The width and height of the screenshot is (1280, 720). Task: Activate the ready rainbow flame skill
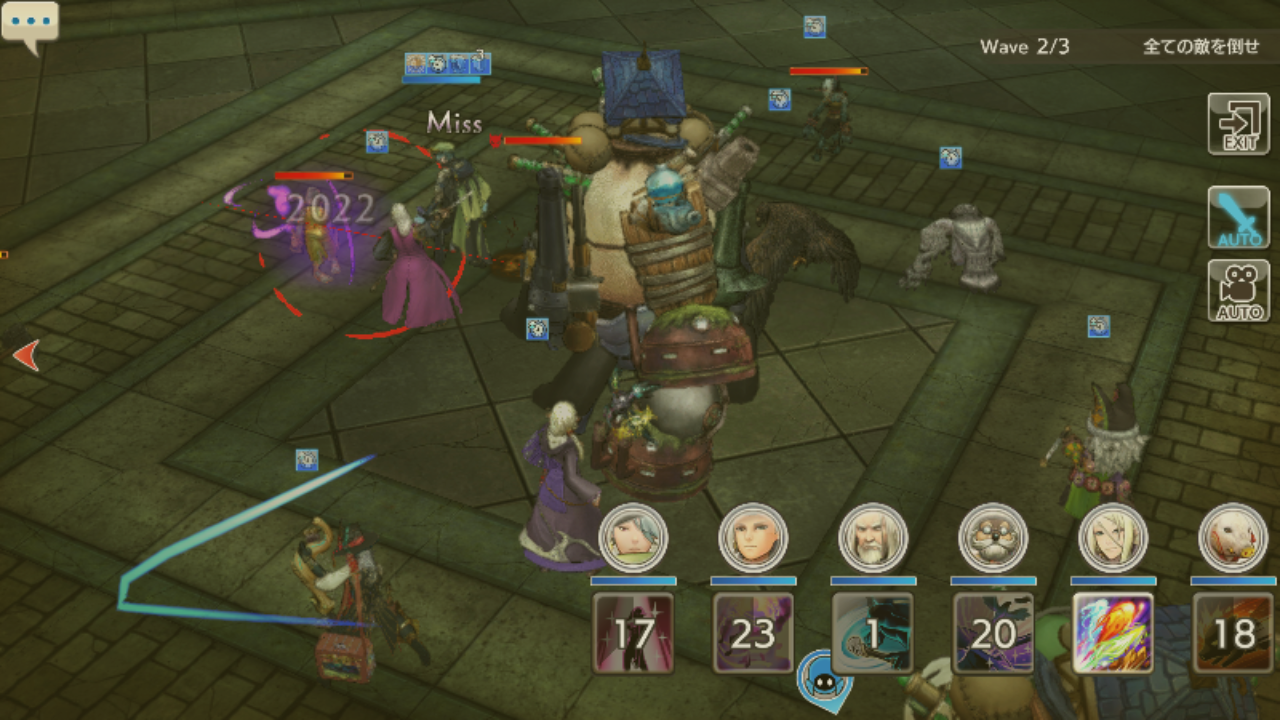click(1113, 633)
